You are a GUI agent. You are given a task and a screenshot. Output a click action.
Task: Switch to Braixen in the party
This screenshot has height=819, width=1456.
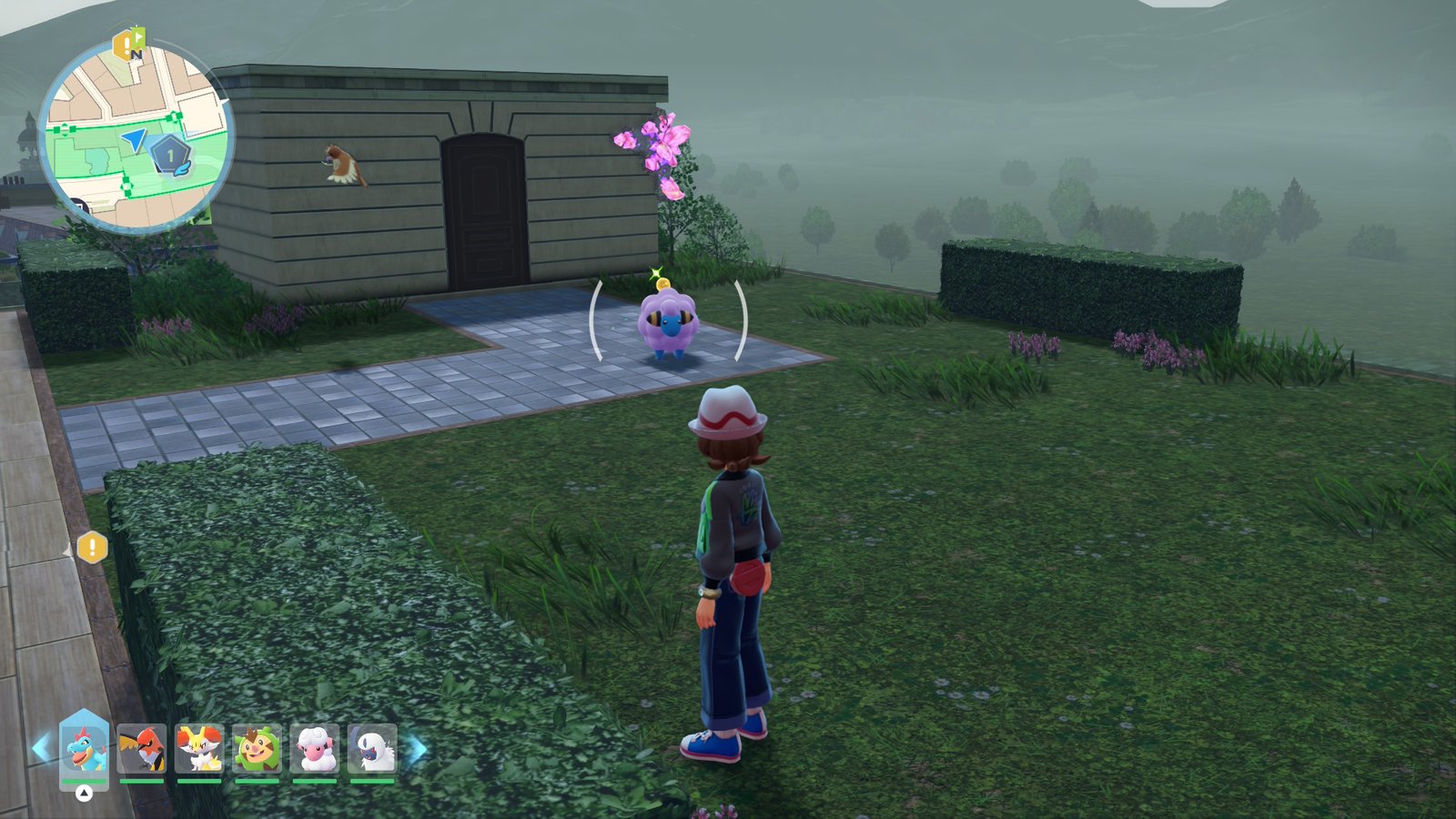click(x=199, y=748)
